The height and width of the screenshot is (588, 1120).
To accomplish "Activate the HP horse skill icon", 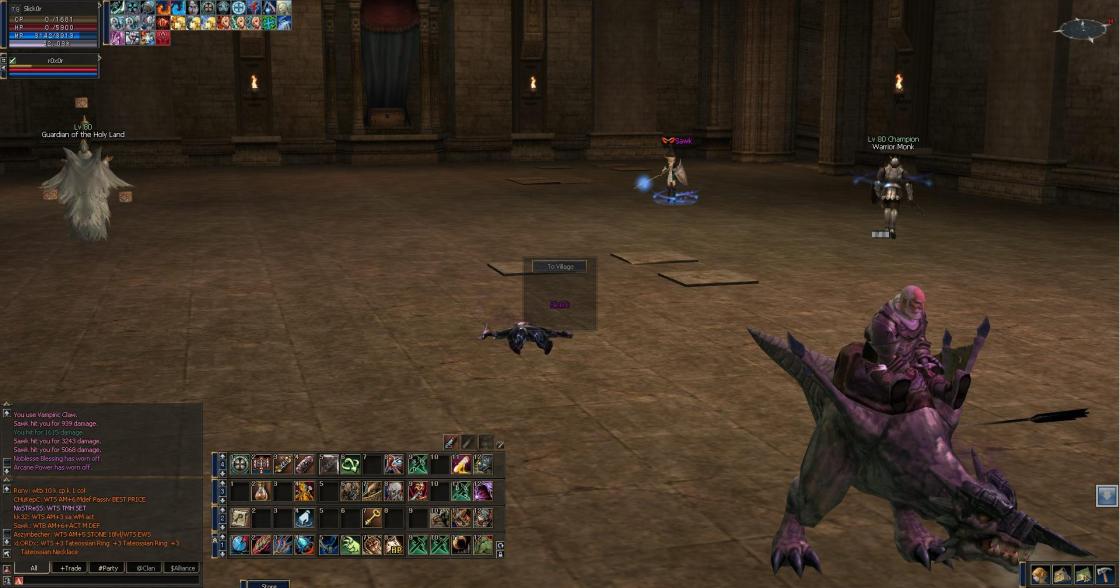I will [394, 545].
